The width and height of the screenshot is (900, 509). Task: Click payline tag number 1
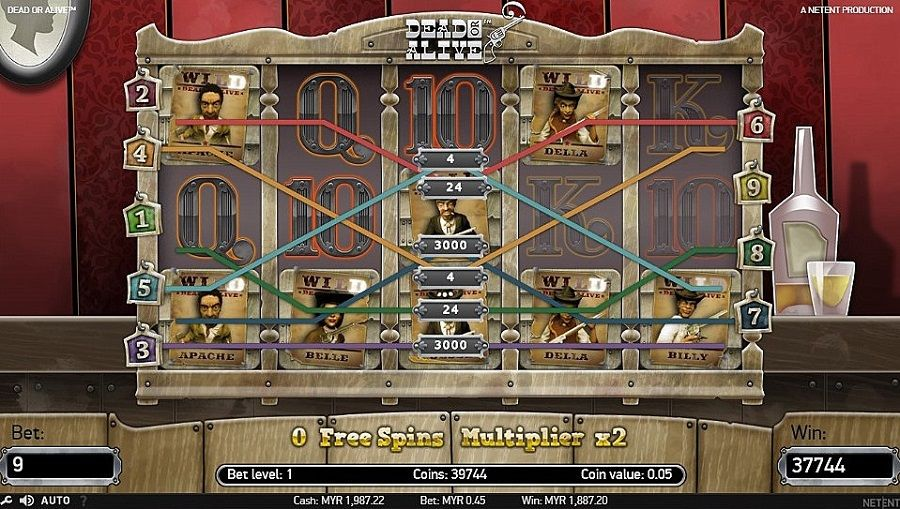point(141,217)
